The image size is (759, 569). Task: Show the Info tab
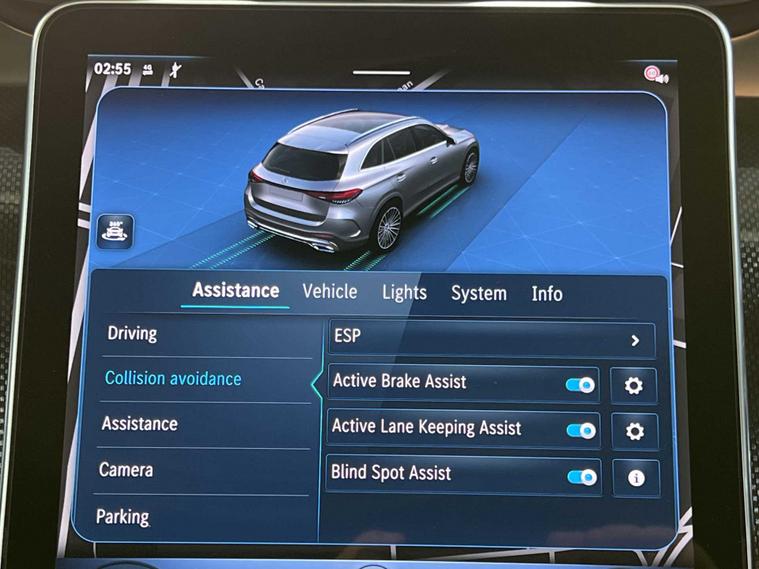coord(547,294)
